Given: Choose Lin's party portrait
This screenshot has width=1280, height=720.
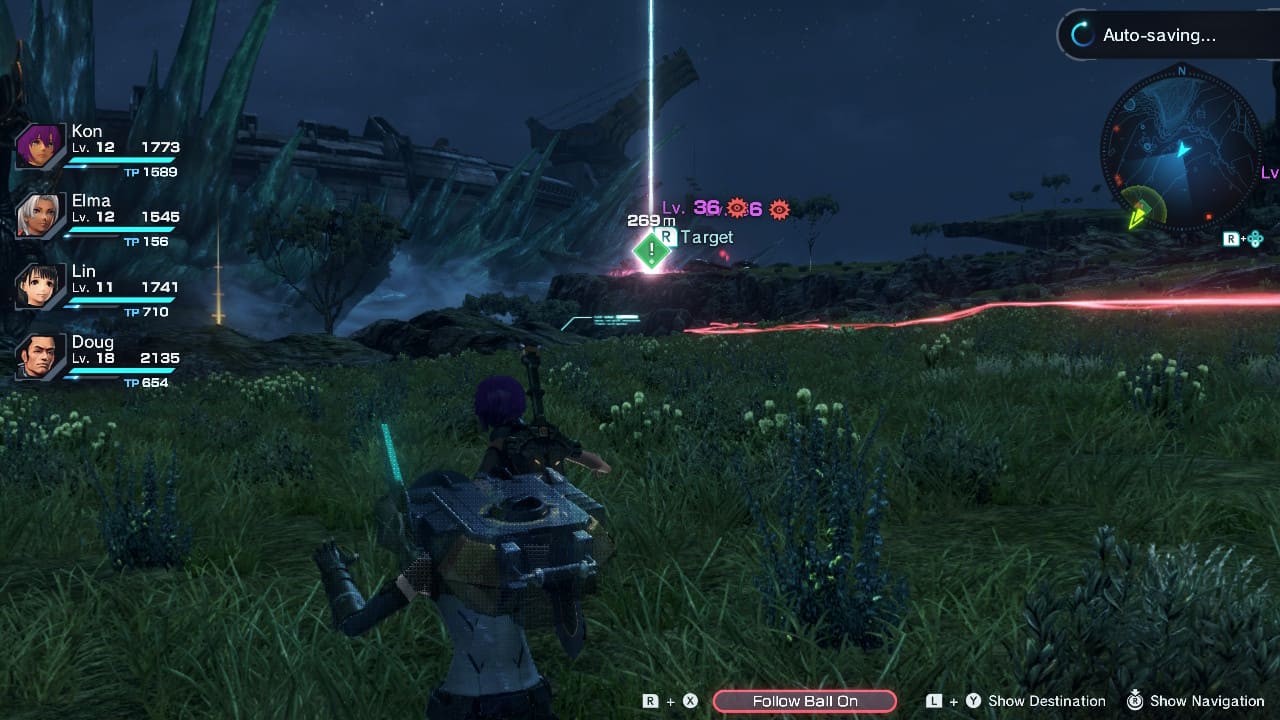Looking at the screenshot, I should point(41,286).
